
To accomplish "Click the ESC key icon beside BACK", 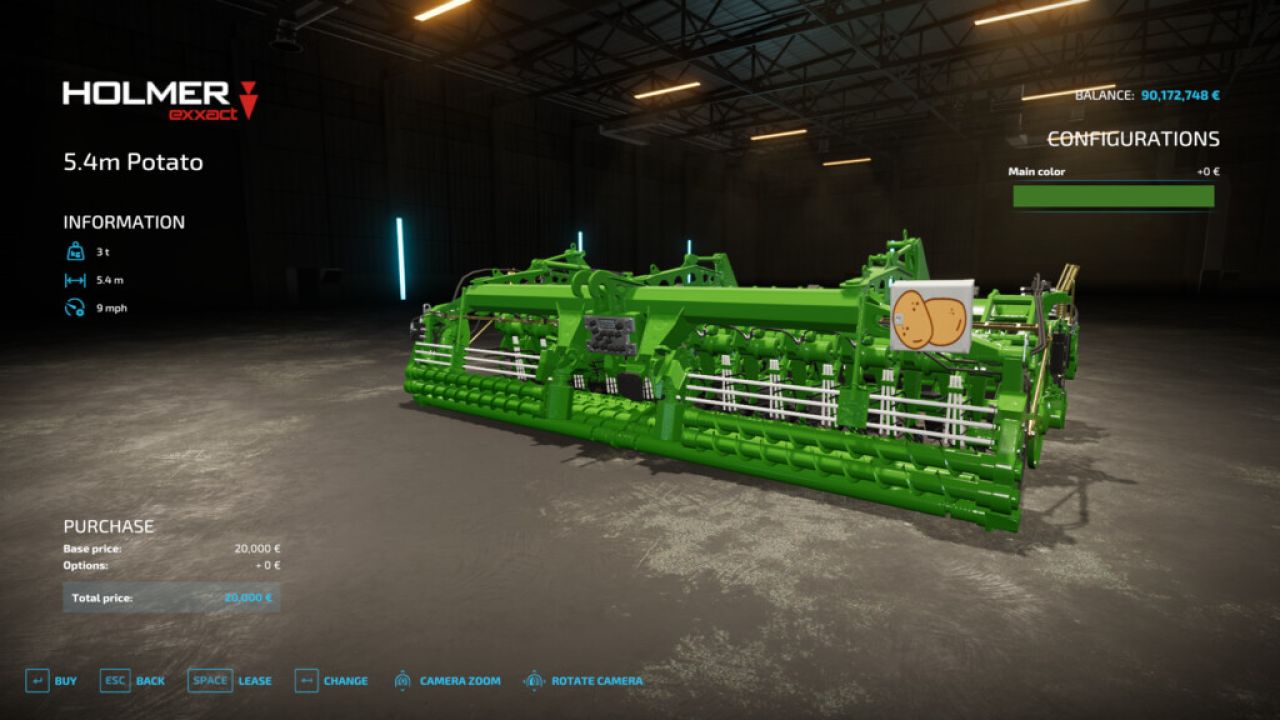I will click(114, 680).
